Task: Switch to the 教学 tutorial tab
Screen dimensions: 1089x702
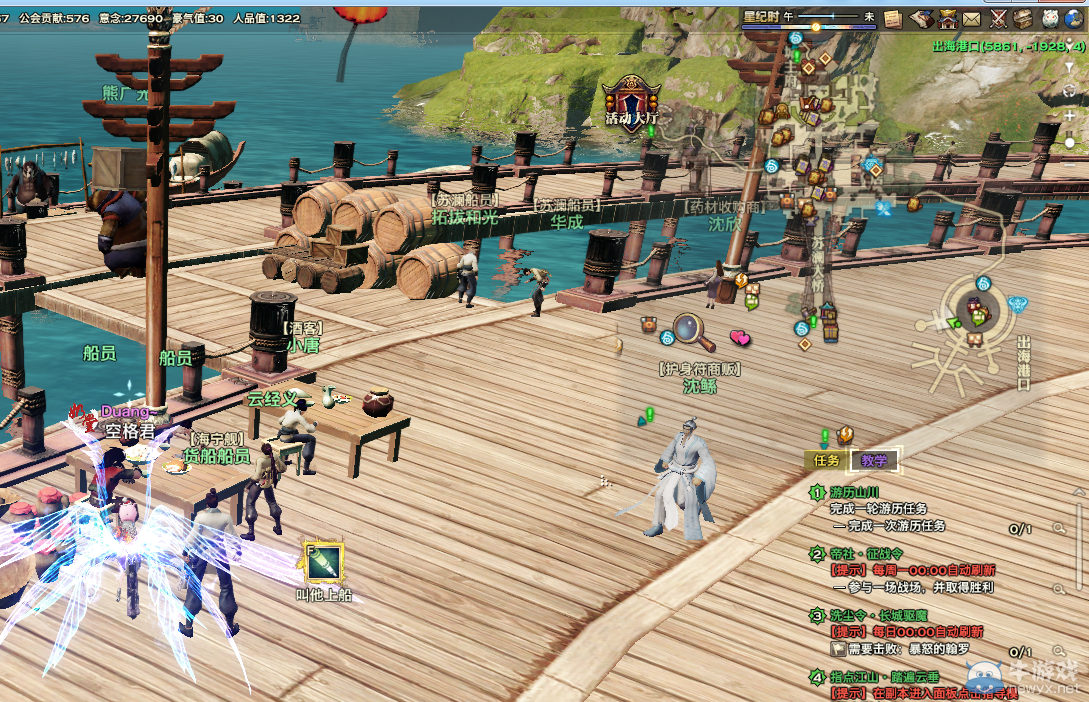Action: (875, 460)
